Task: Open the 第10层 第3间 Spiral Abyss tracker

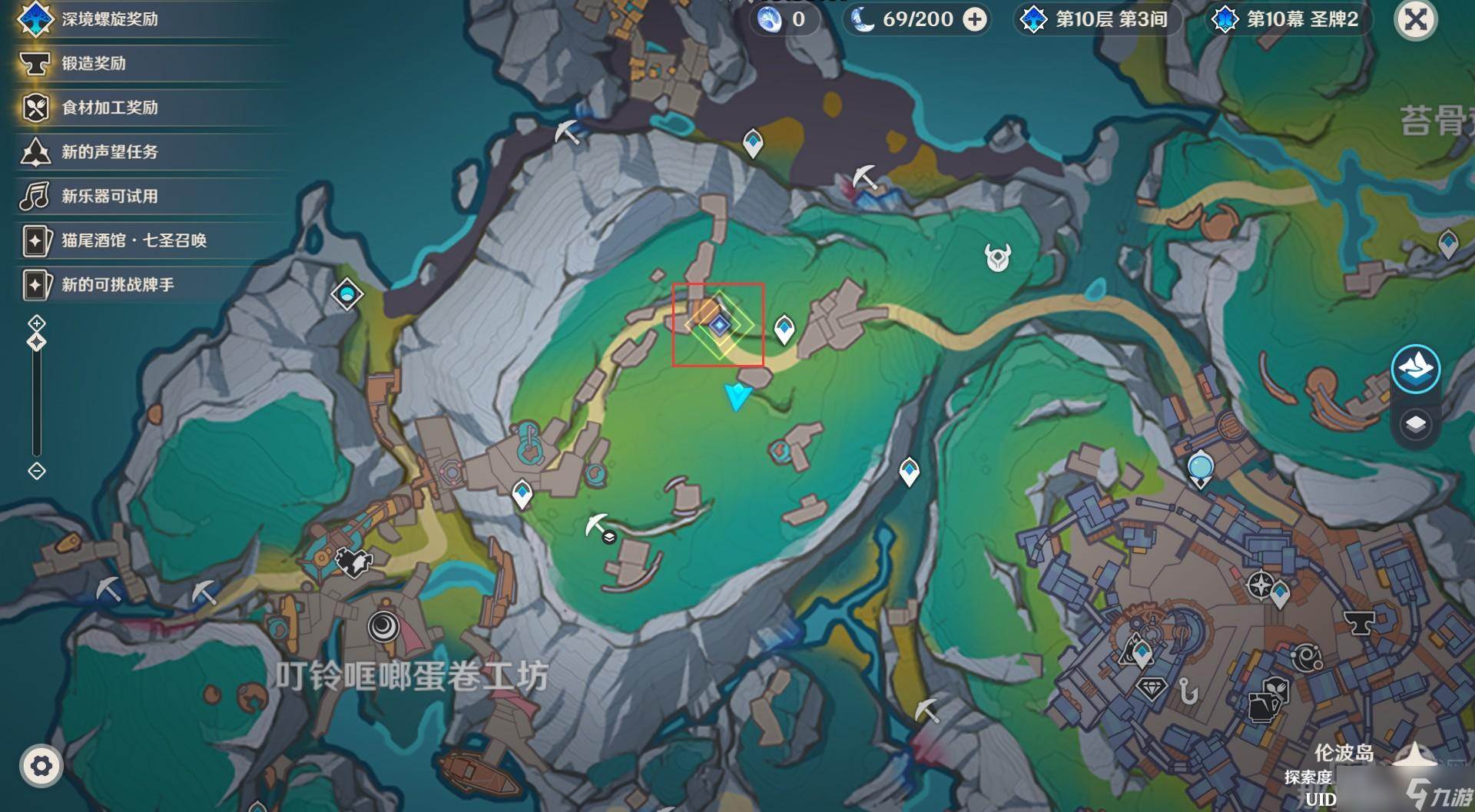Action: pyautogui.click(x=1099, y=20)
